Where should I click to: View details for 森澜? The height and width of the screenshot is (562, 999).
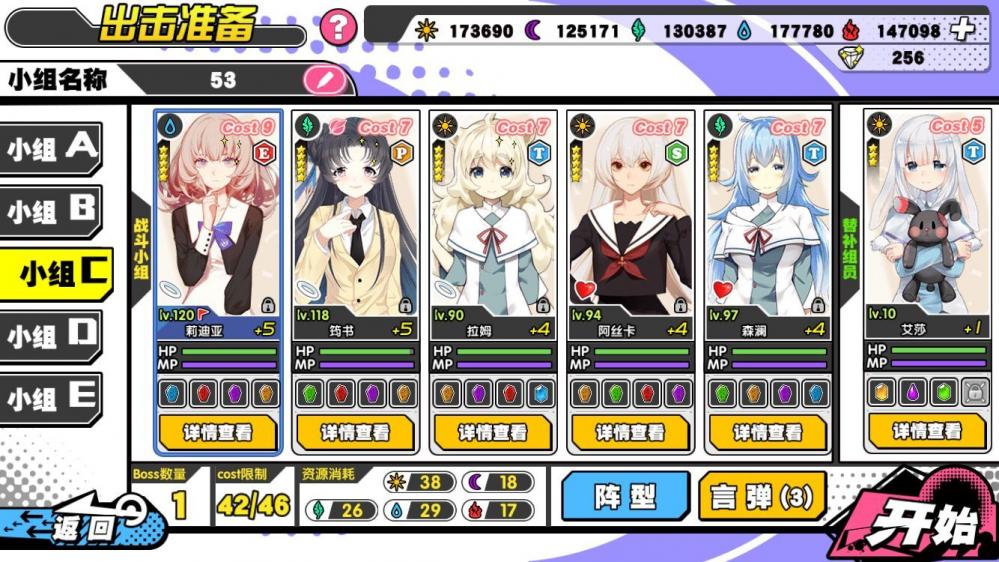(767, 432)
